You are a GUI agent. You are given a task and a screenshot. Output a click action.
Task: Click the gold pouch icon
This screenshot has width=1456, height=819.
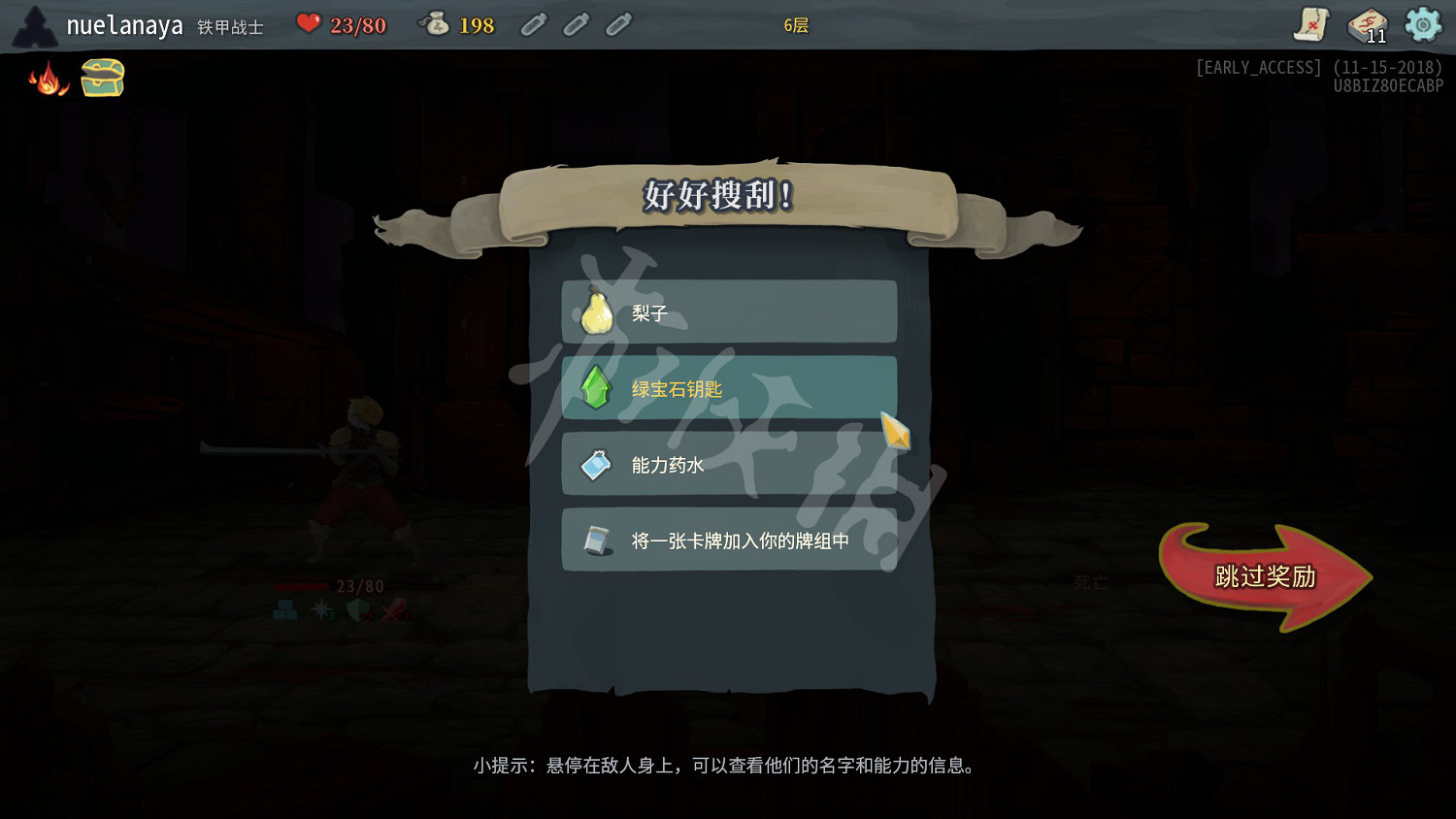point(436,24)
